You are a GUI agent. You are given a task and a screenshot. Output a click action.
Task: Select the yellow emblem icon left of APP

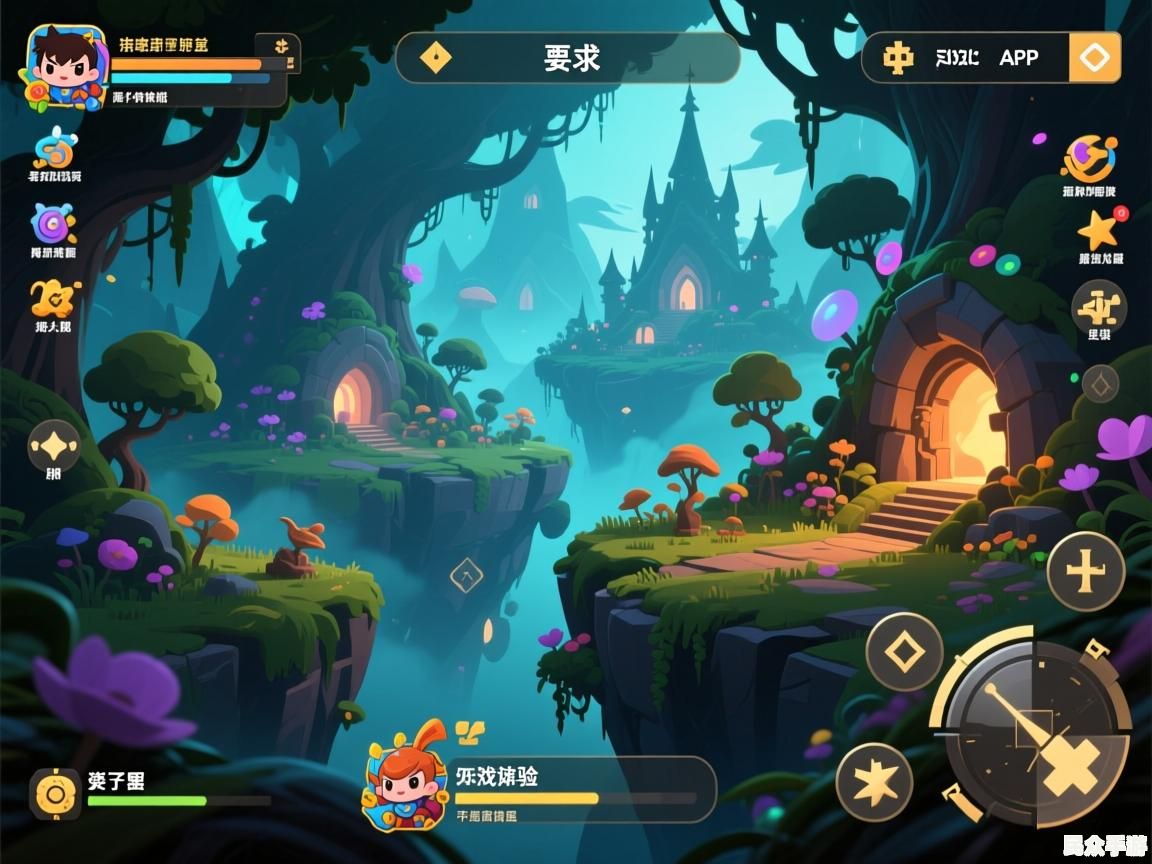click(x=897, y=58)
